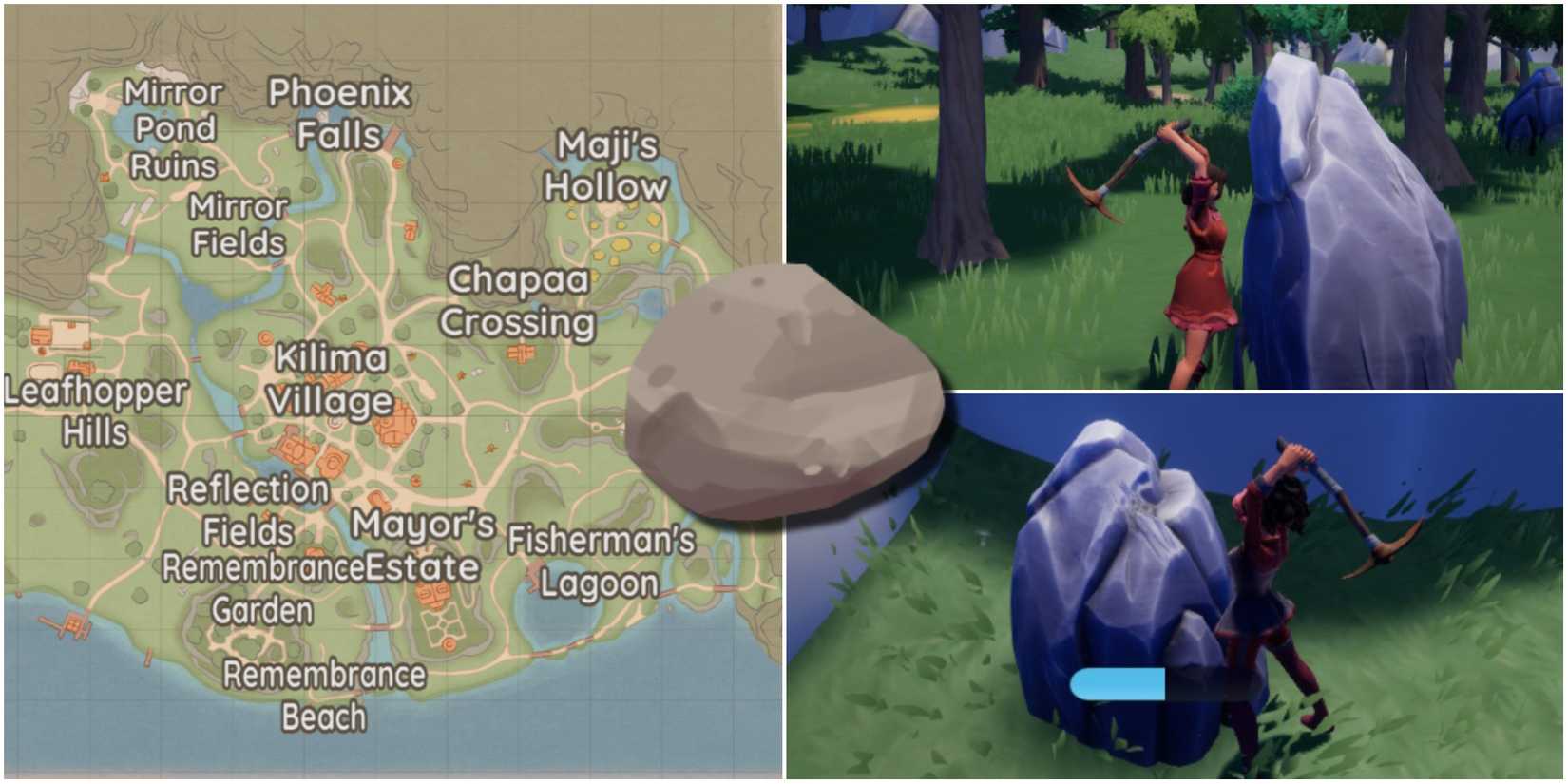This screenshot has height=784, width=1568.
Task: Expand the Mirror Pond Ruins region
Action: (x=176, y=128)
